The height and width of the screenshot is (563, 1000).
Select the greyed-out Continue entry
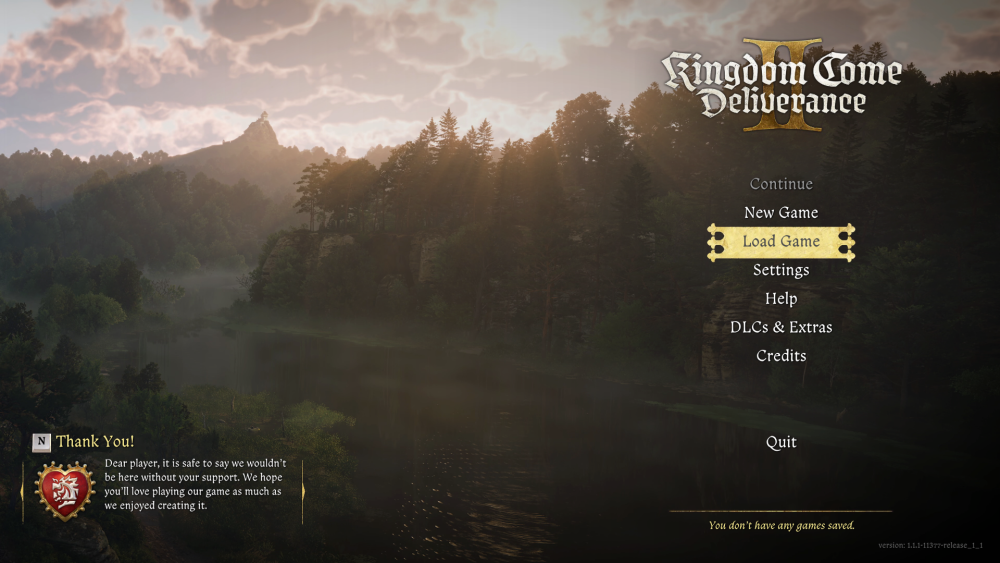coord(781,184)
